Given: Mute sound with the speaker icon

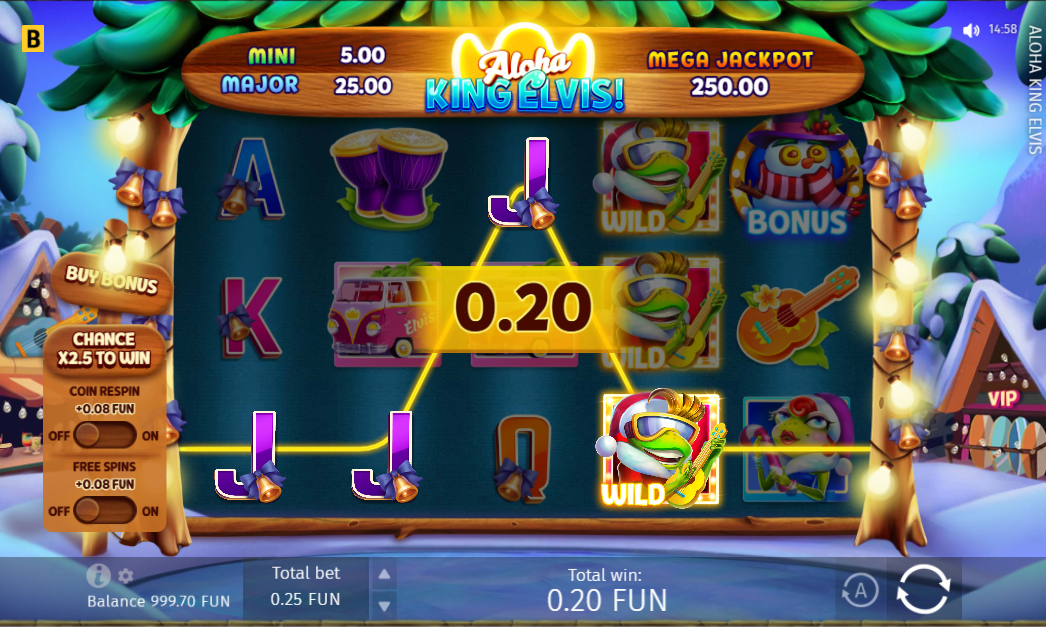Looking at the screenshot, I should [970, 30].
